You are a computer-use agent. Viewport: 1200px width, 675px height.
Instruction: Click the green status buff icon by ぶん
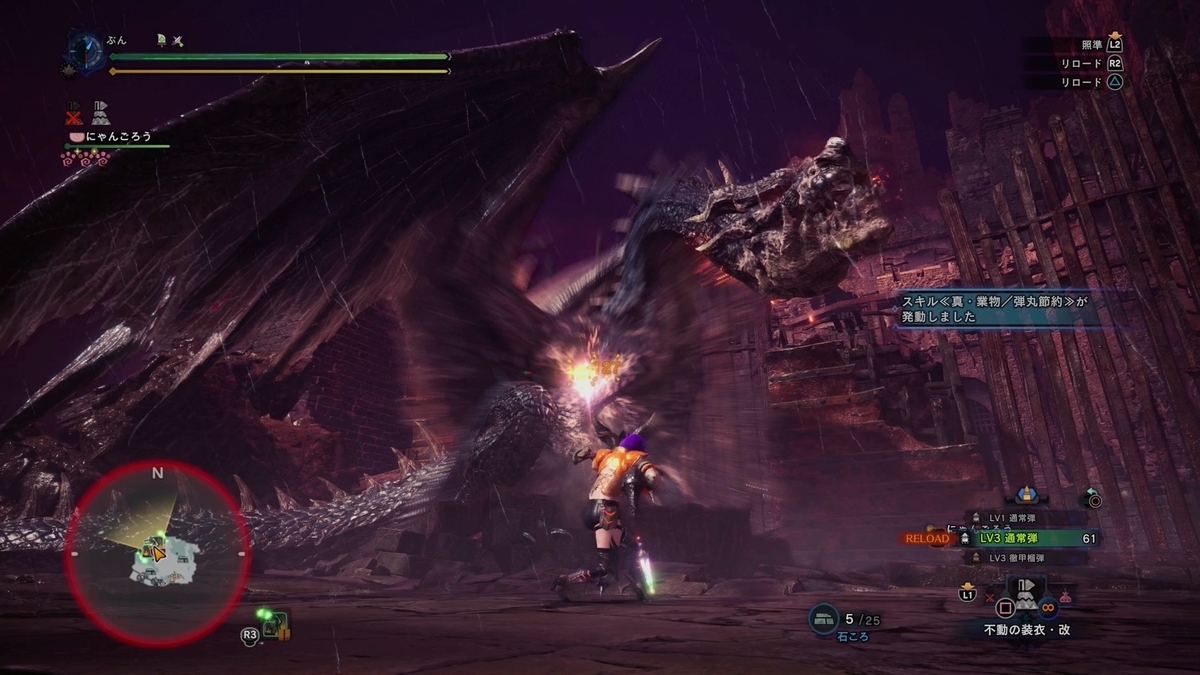point(161,40)
